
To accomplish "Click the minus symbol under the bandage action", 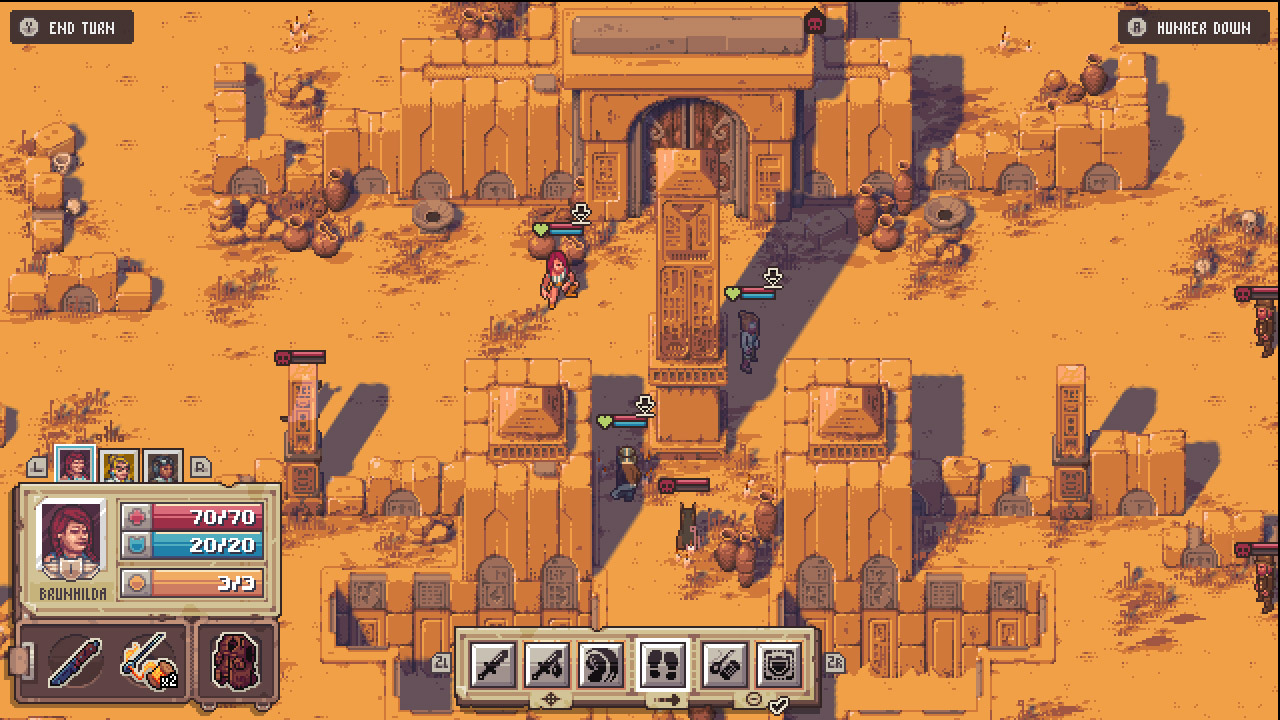I will coord(753,700).
